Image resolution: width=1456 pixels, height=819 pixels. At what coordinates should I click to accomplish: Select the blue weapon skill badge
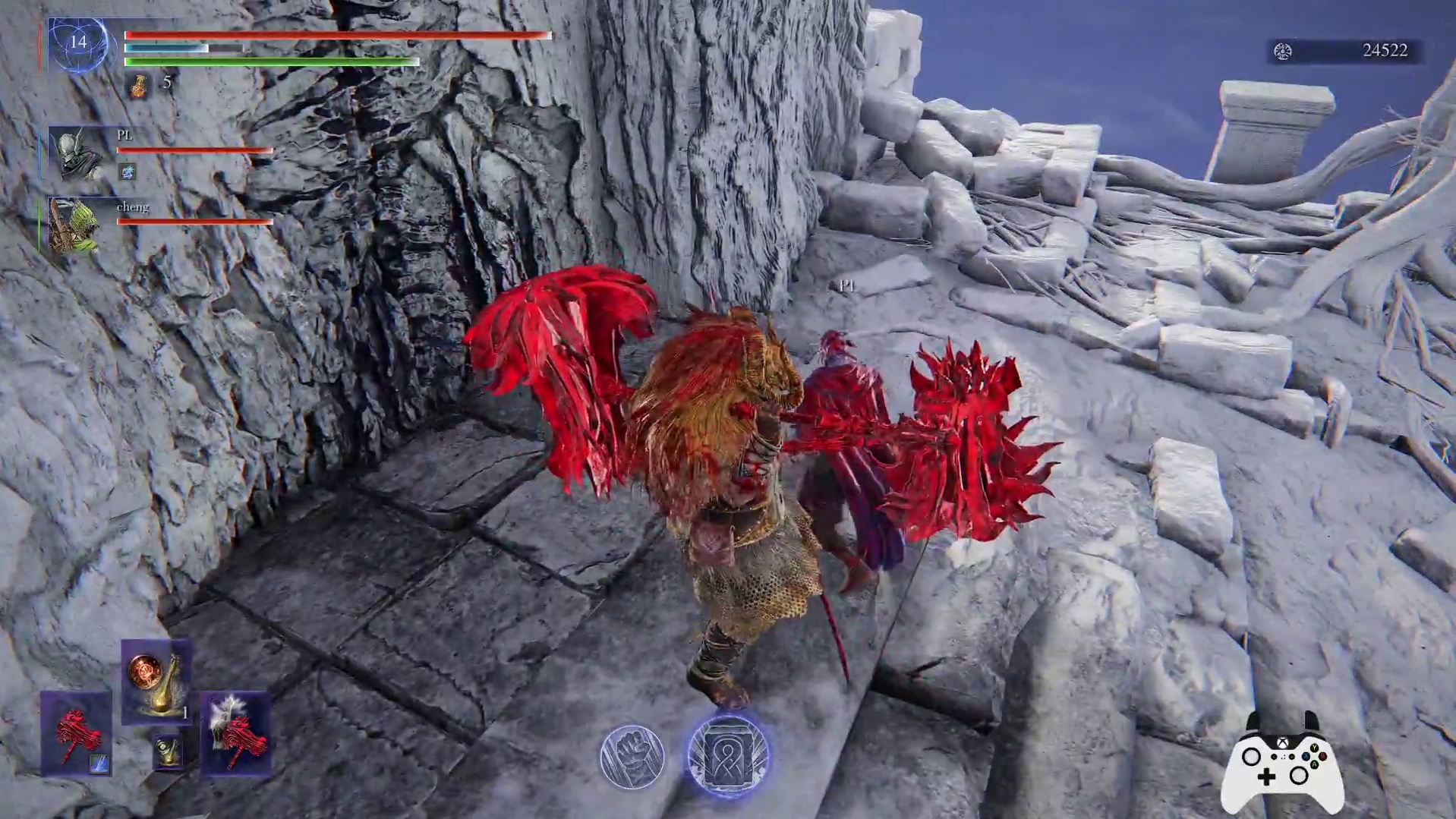tap(99, 764)
